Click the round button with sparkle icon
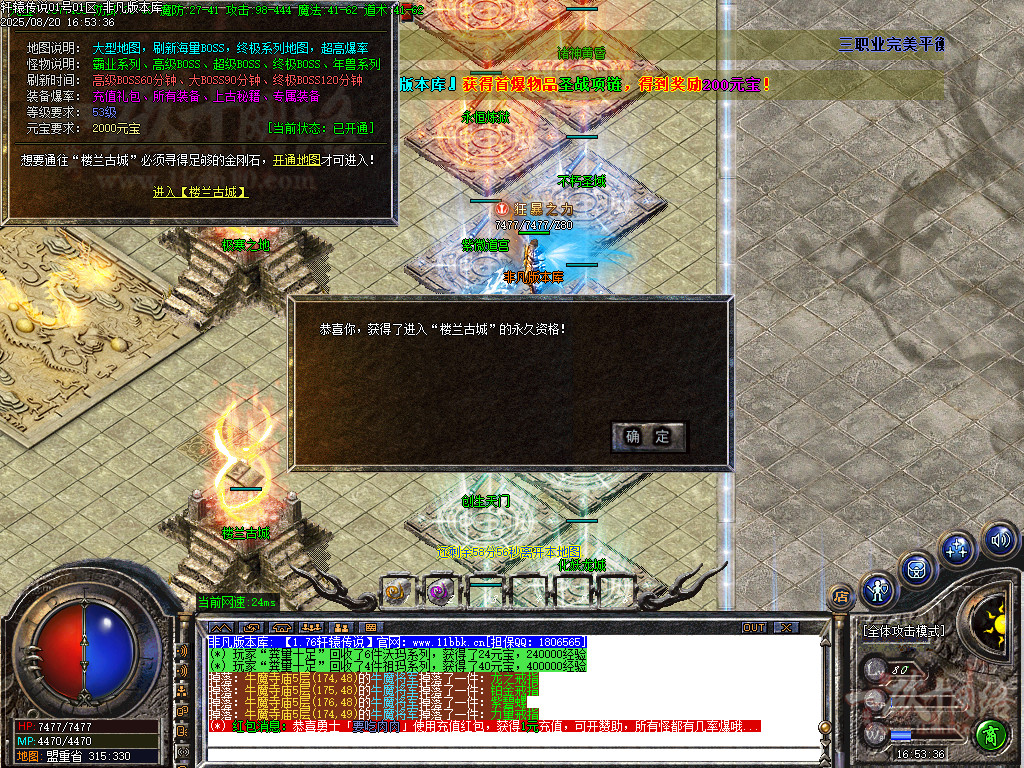Image resolution: width=1024 pixels, height=768 pixels. point(957,548)
